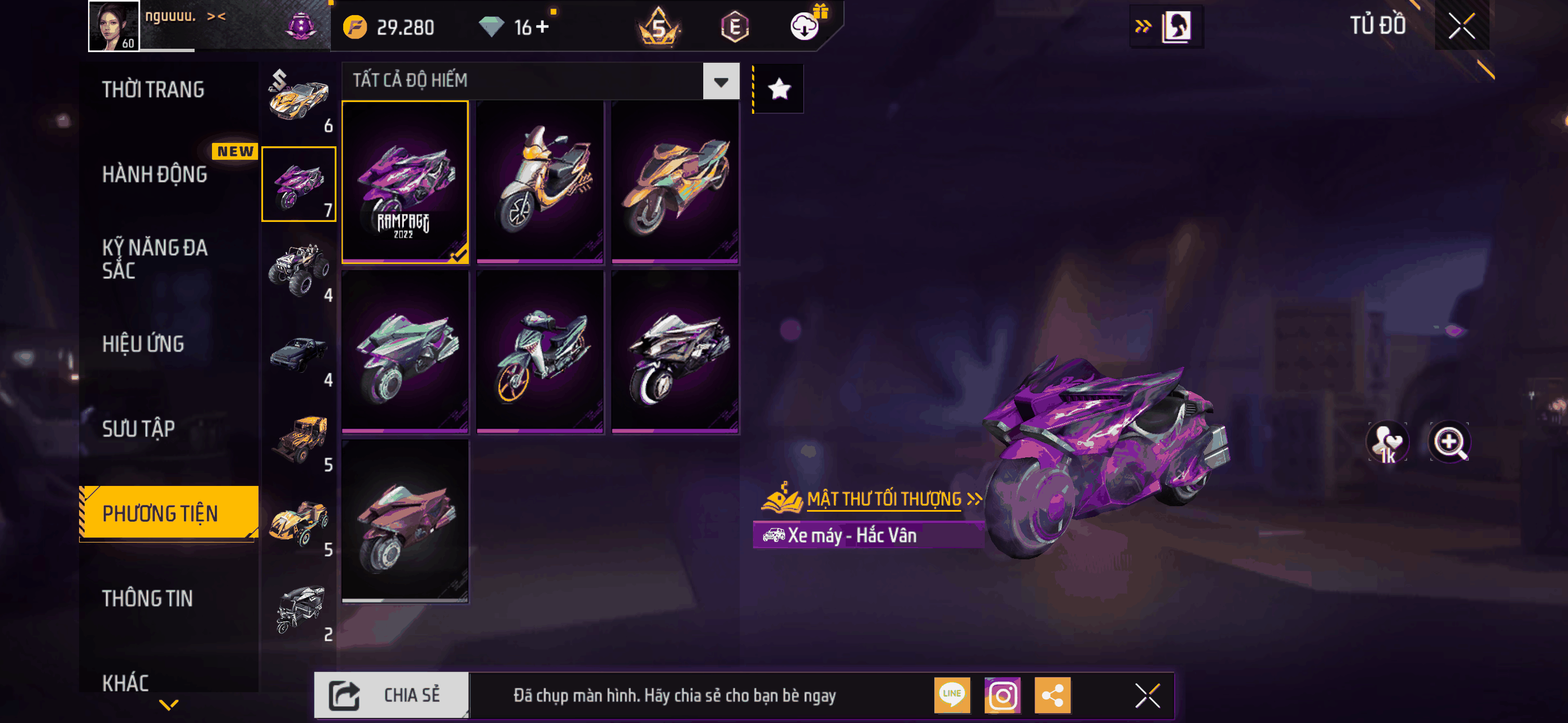1568x723 pixels.
Task: Toggle the star favorites filter
Action: [779, 90]
